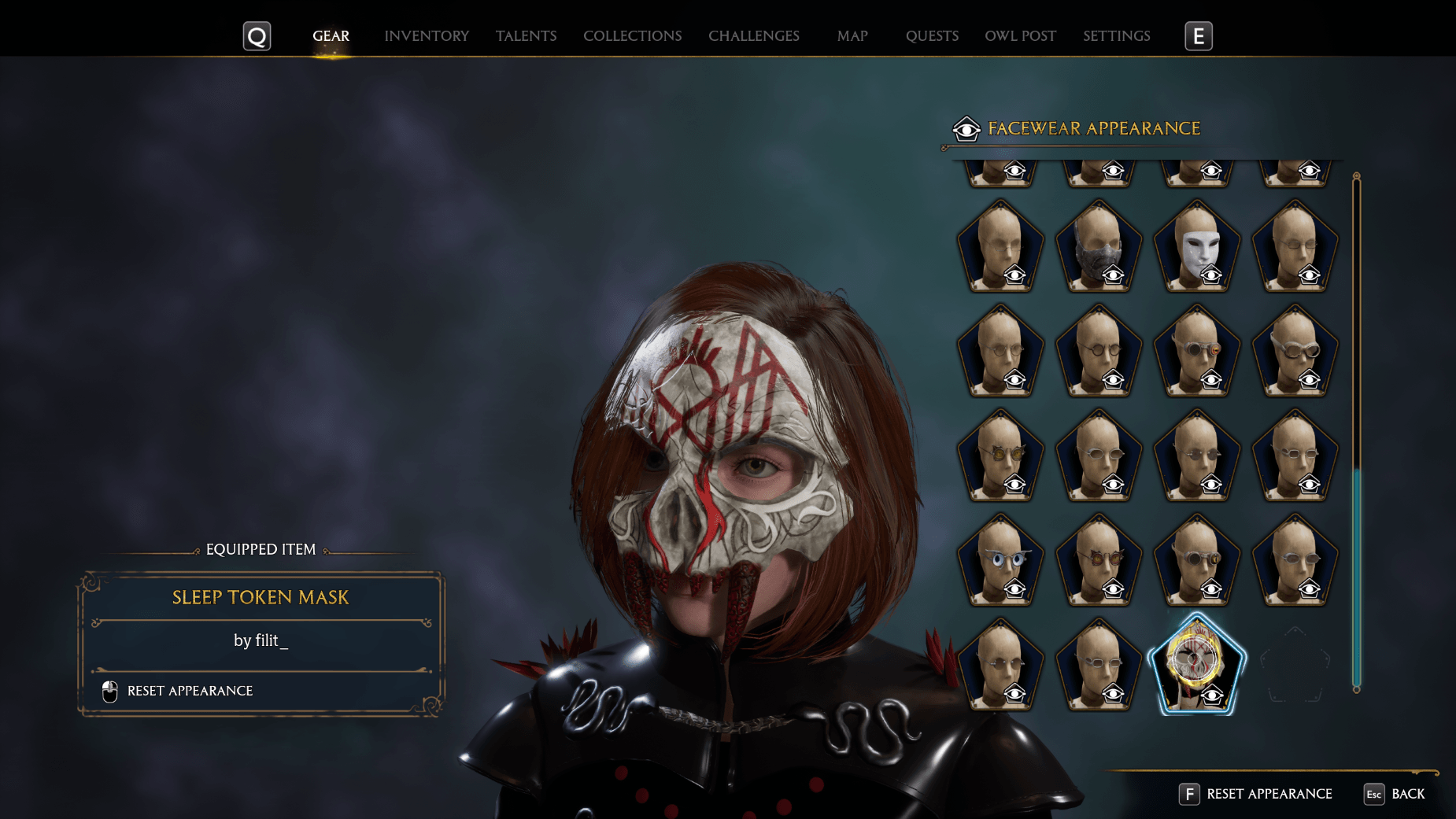Select the plain white mask facewear
This screenshot has height=819, width=1456.
tap(1197, 242)
